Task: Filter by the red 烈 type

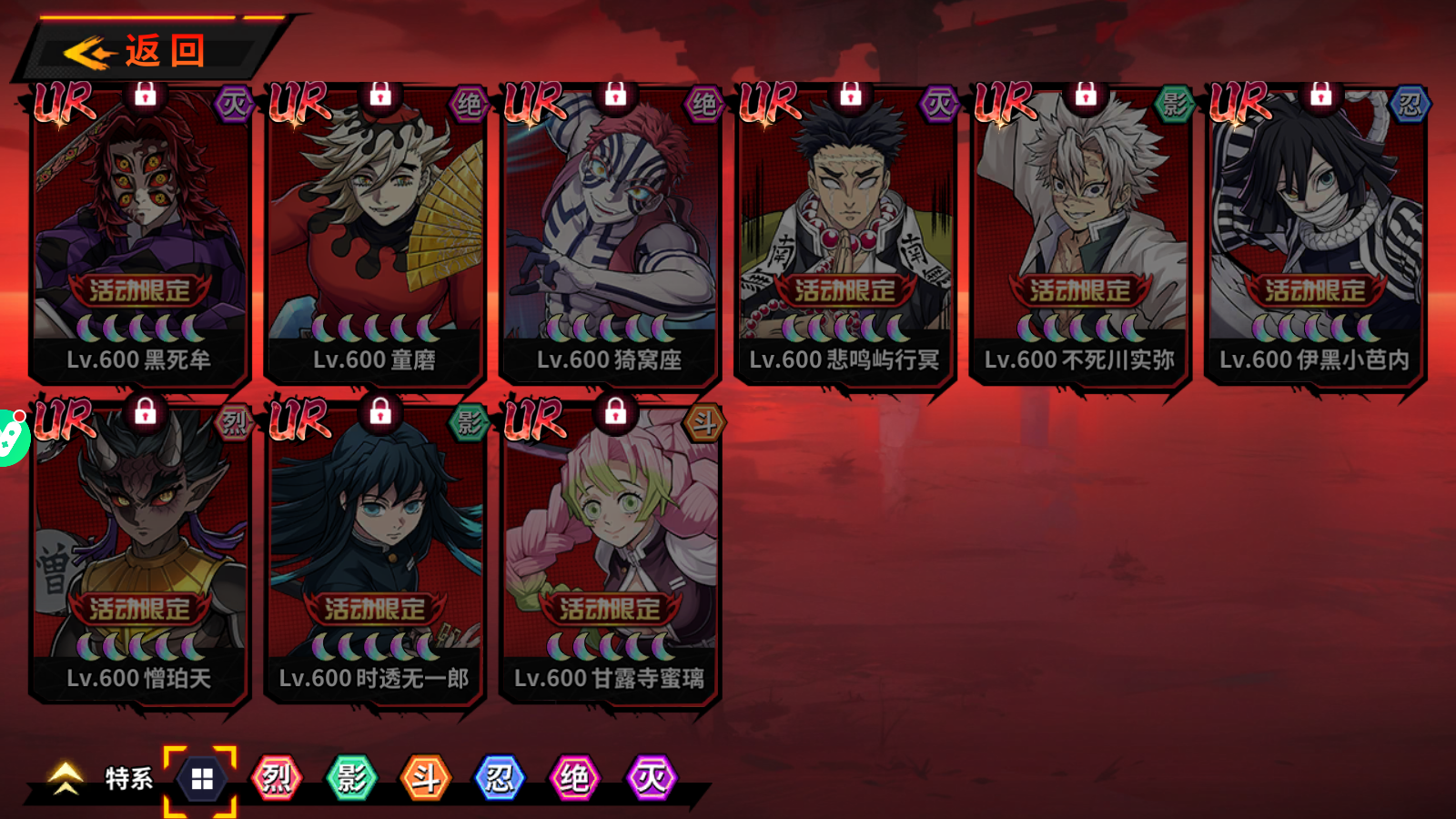Action: click(x=277, y=779)
